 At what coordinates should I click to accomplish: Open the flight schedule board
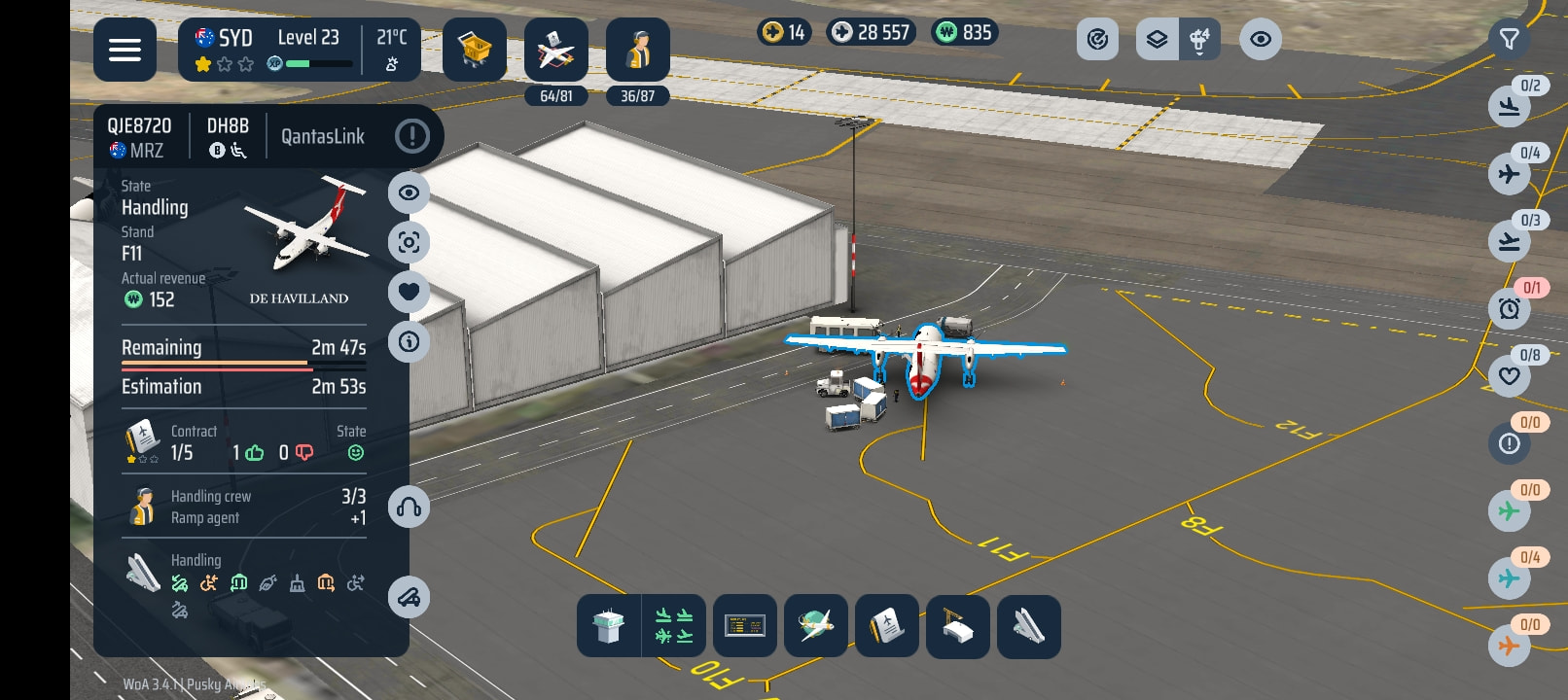tap(745, 627)
